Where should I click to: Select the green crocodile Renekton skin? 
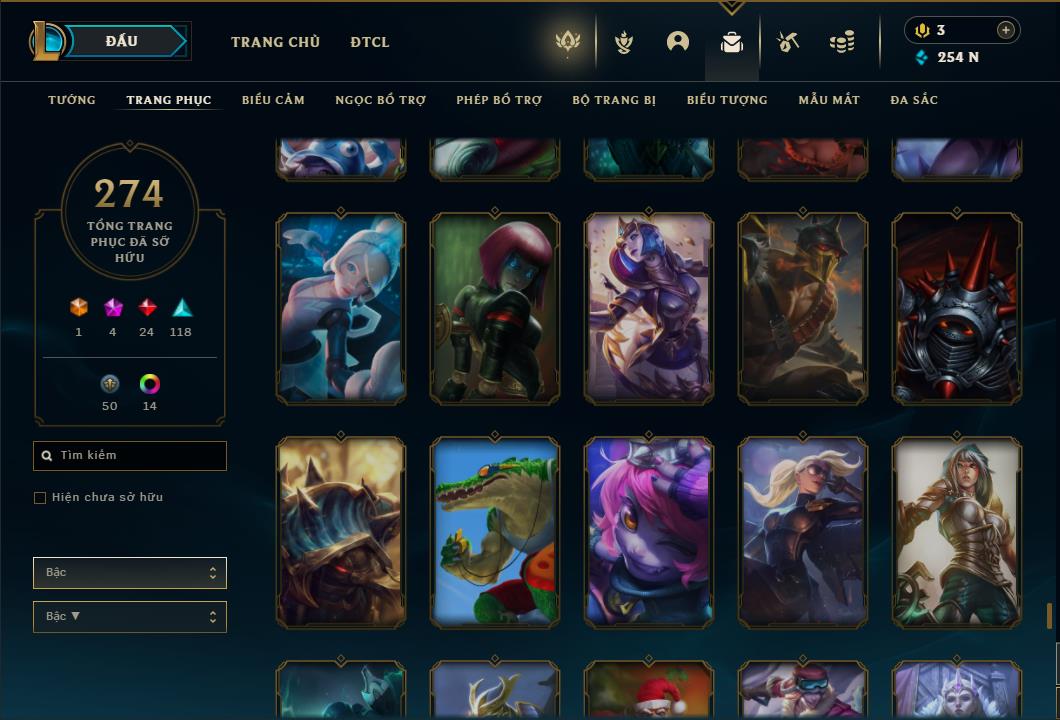click(x=495, y=532)
